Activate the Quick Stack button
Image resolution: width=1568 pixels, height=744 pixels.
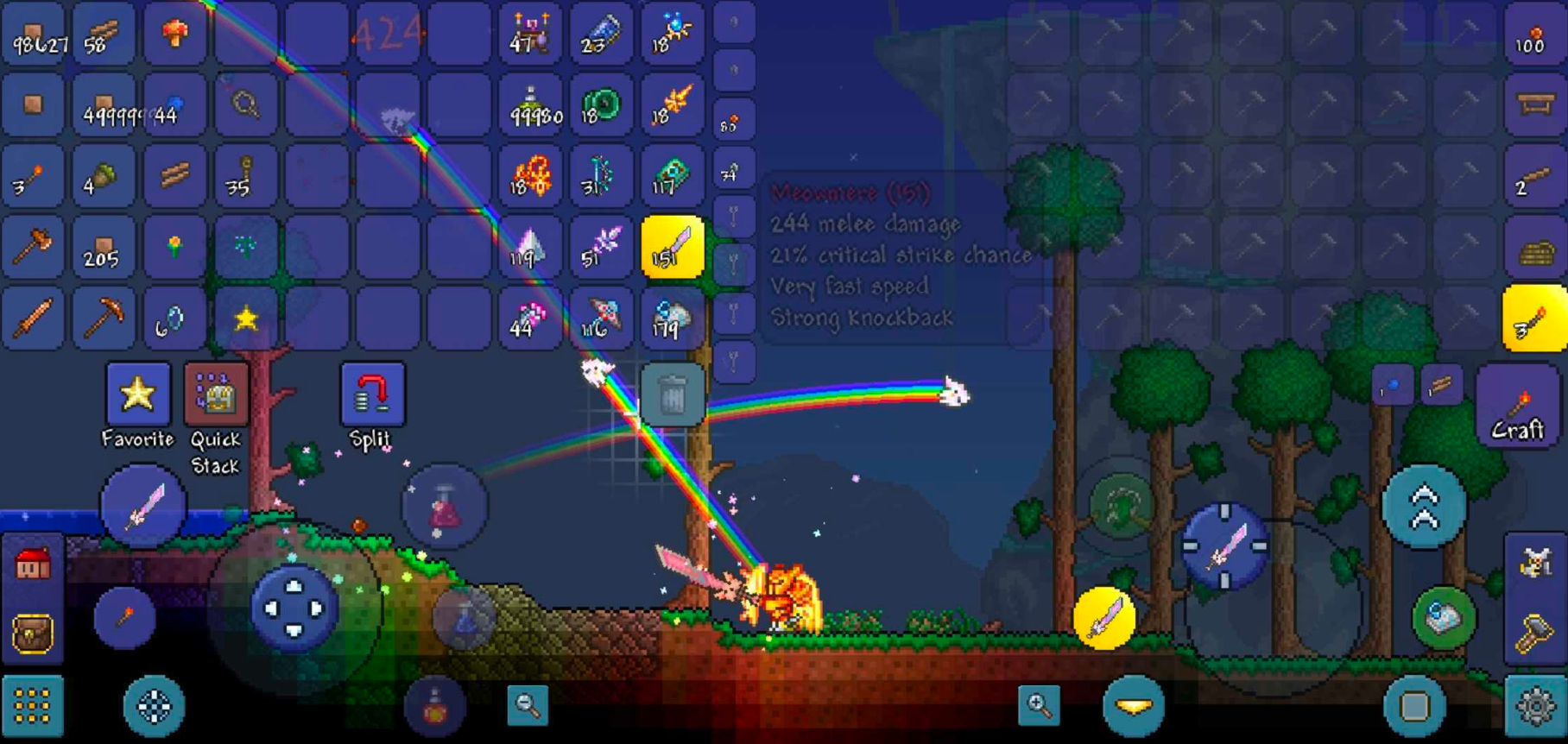pos(216,395)
